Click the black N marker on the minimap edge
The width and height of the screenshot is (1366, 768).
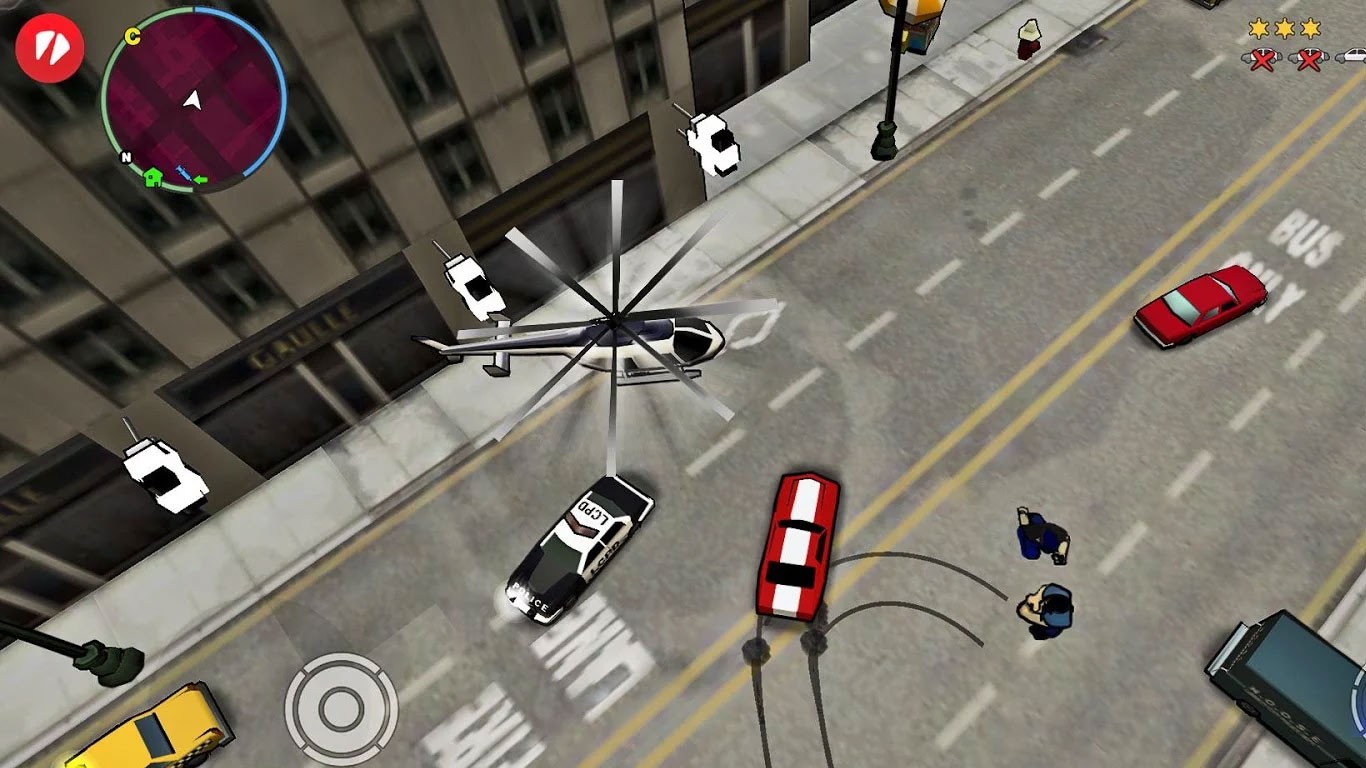pyautogui.click(x=126, y=157)
